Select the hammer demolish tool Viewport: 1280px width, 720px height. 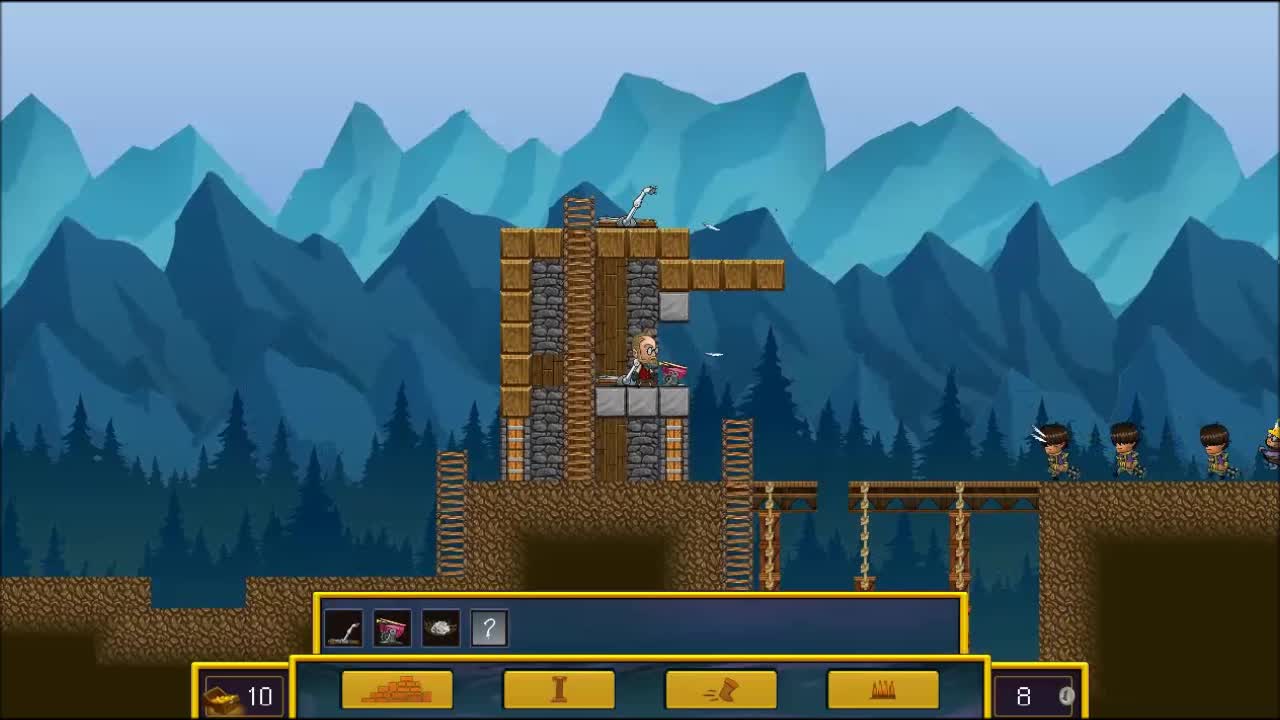(724, 689)
